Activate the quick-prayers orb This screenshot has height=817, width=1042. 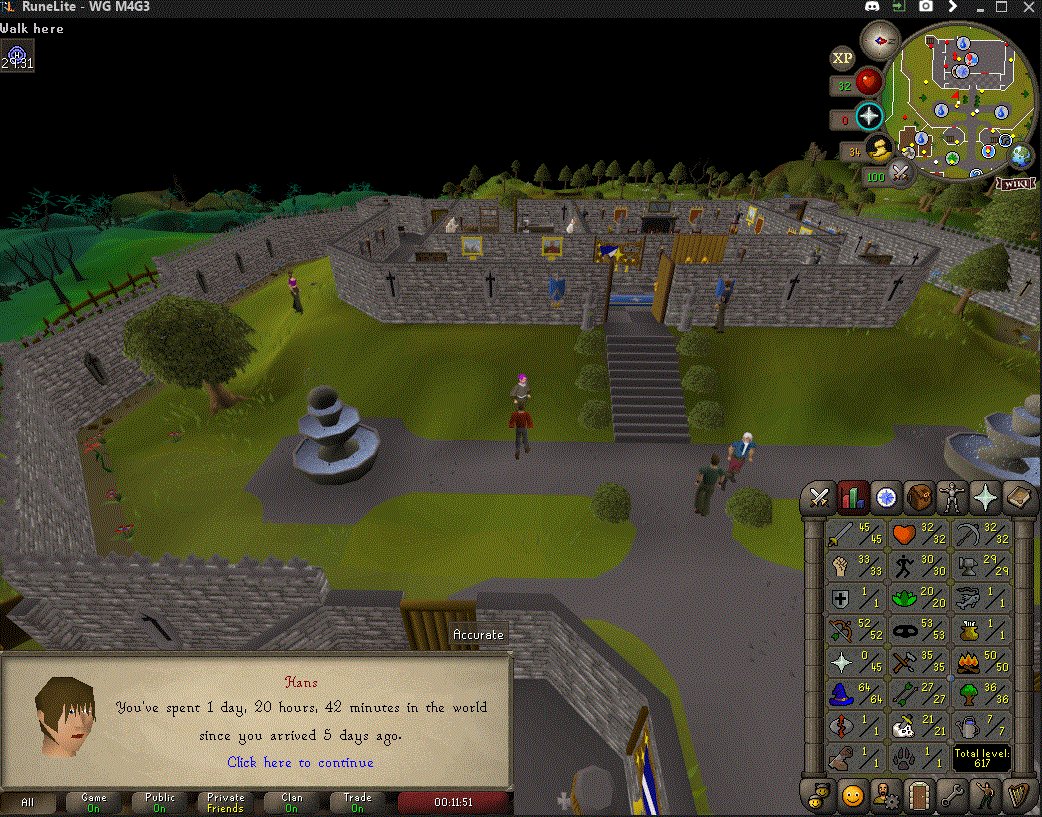[x=869, y=116]
